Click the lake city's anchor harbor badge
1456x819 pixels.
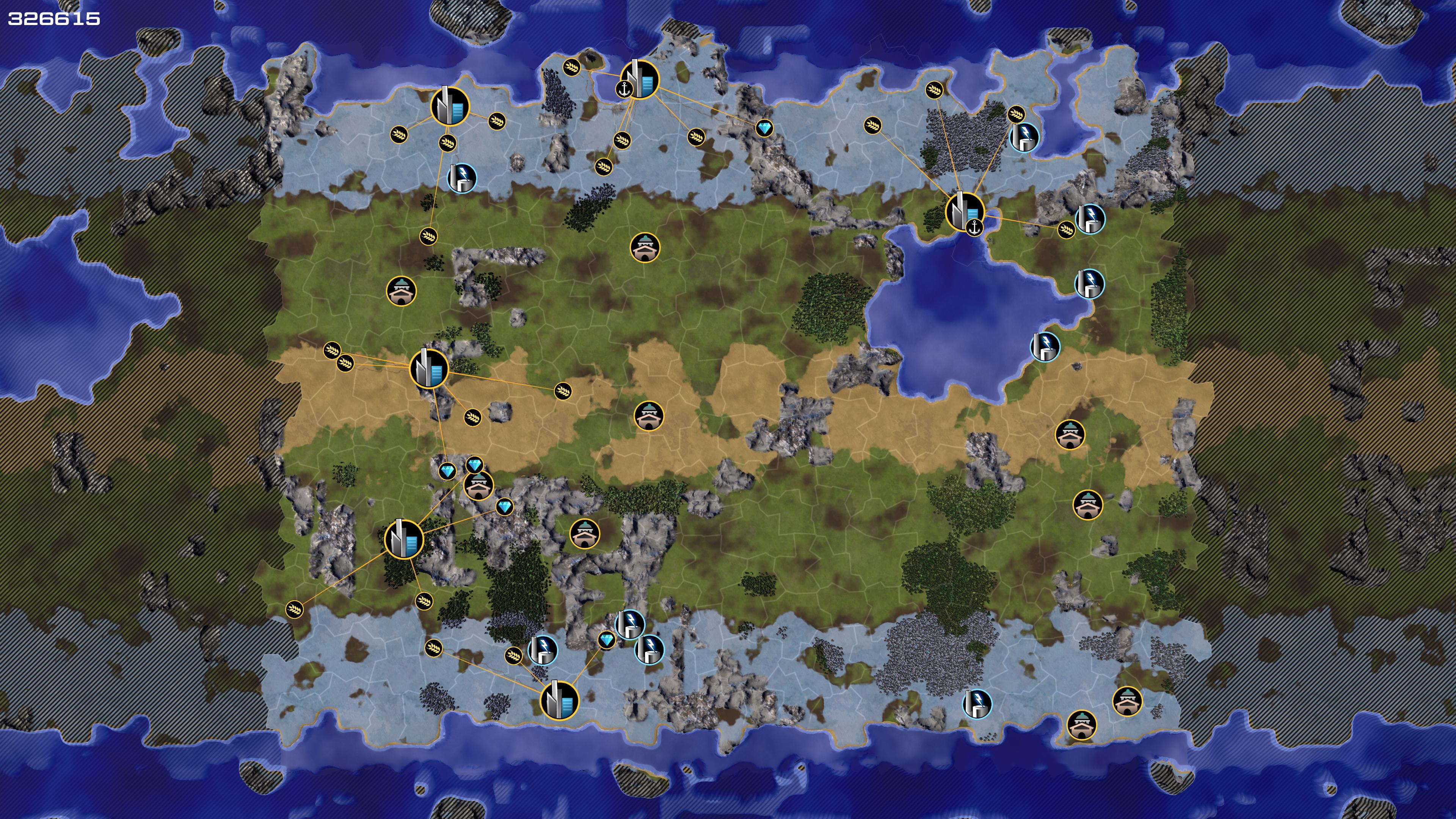click(974, 228)
